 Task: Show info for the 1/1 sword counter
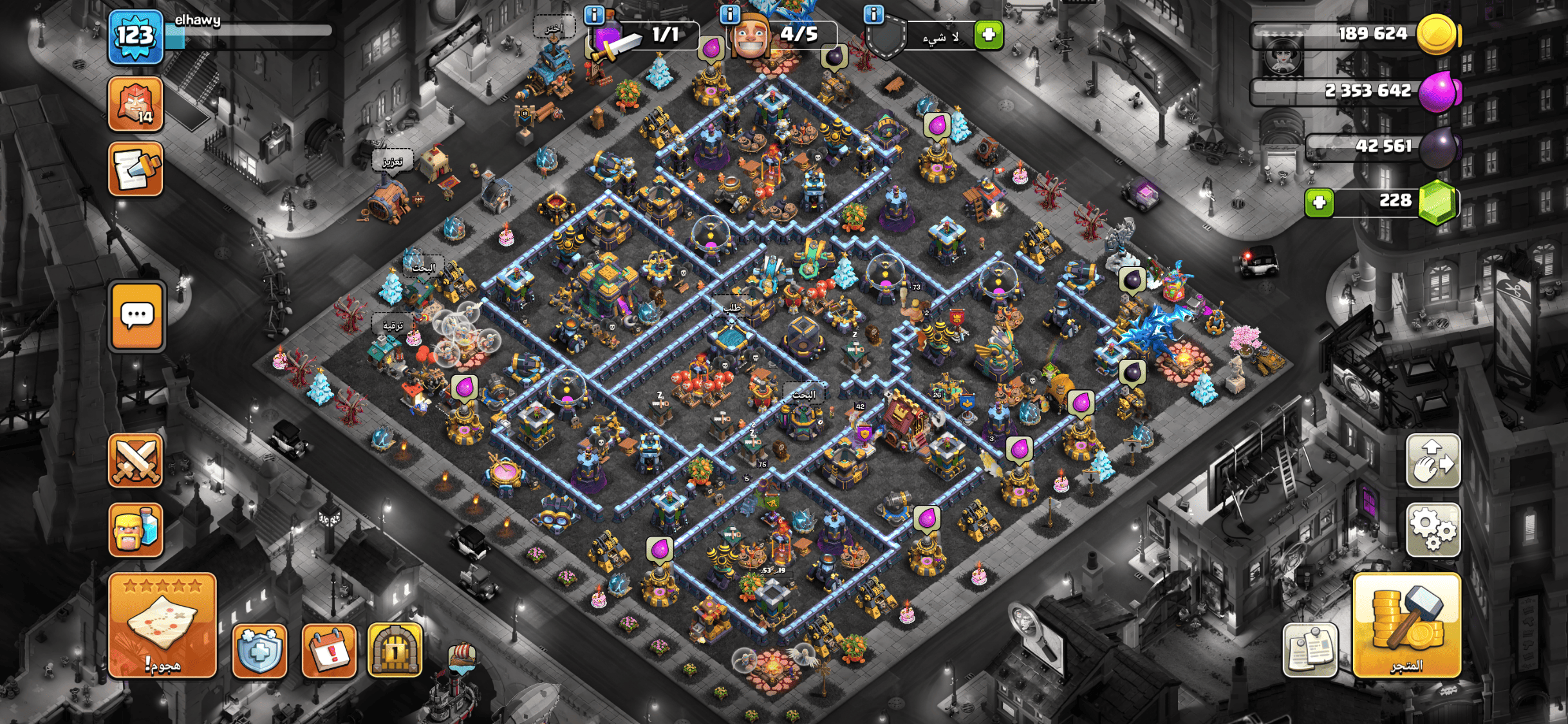593,14
